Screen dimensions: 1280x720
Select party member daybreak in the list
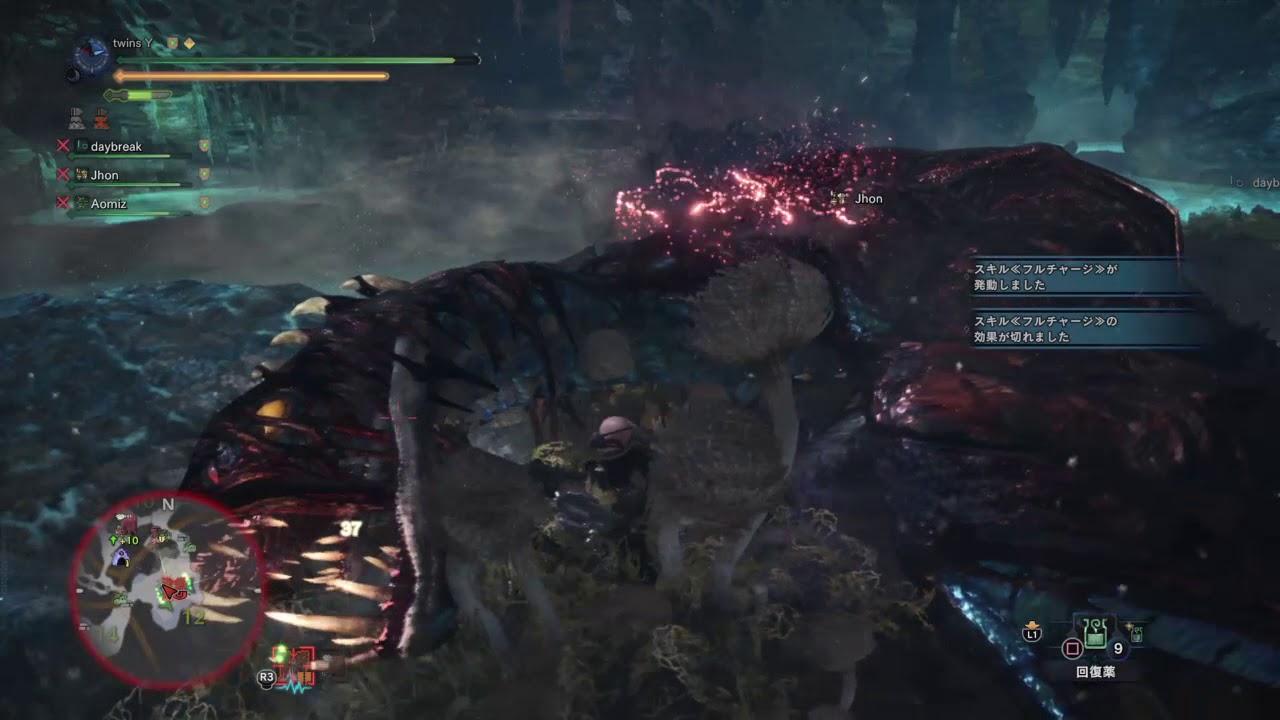116,147
